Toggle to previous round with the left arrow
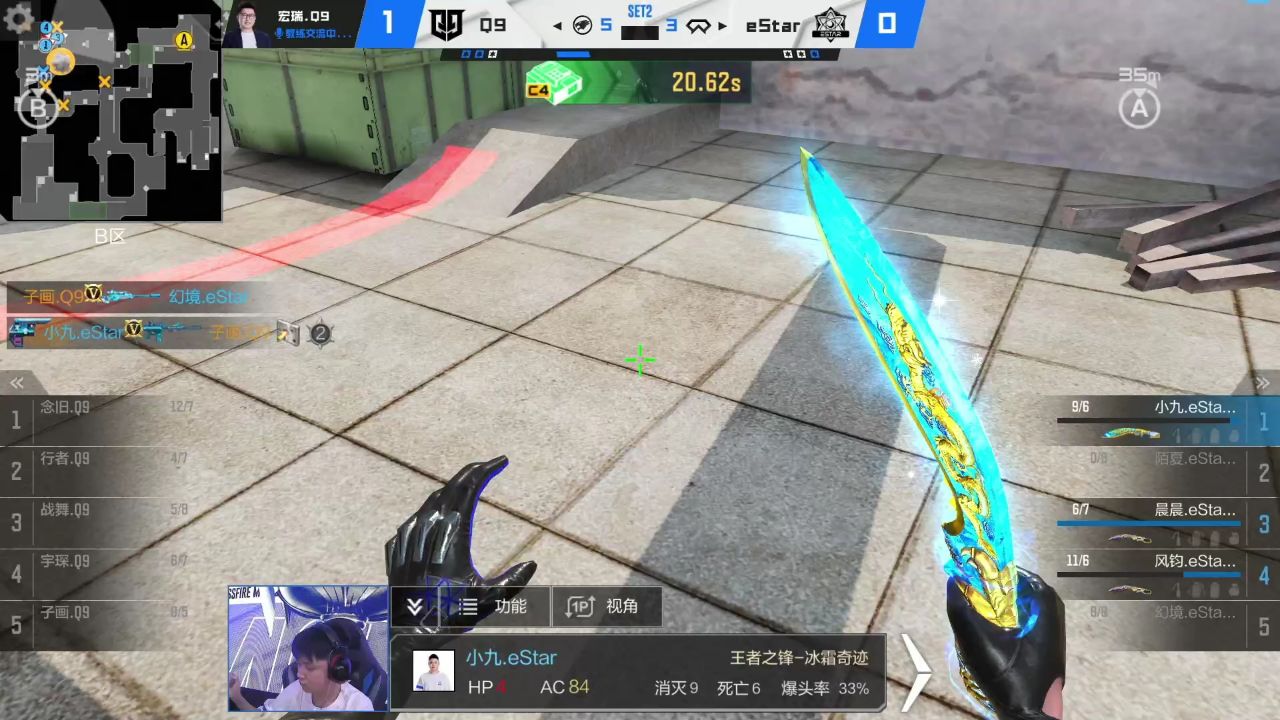This screenshot has height=720, width=1280. [x=557, y=26]
